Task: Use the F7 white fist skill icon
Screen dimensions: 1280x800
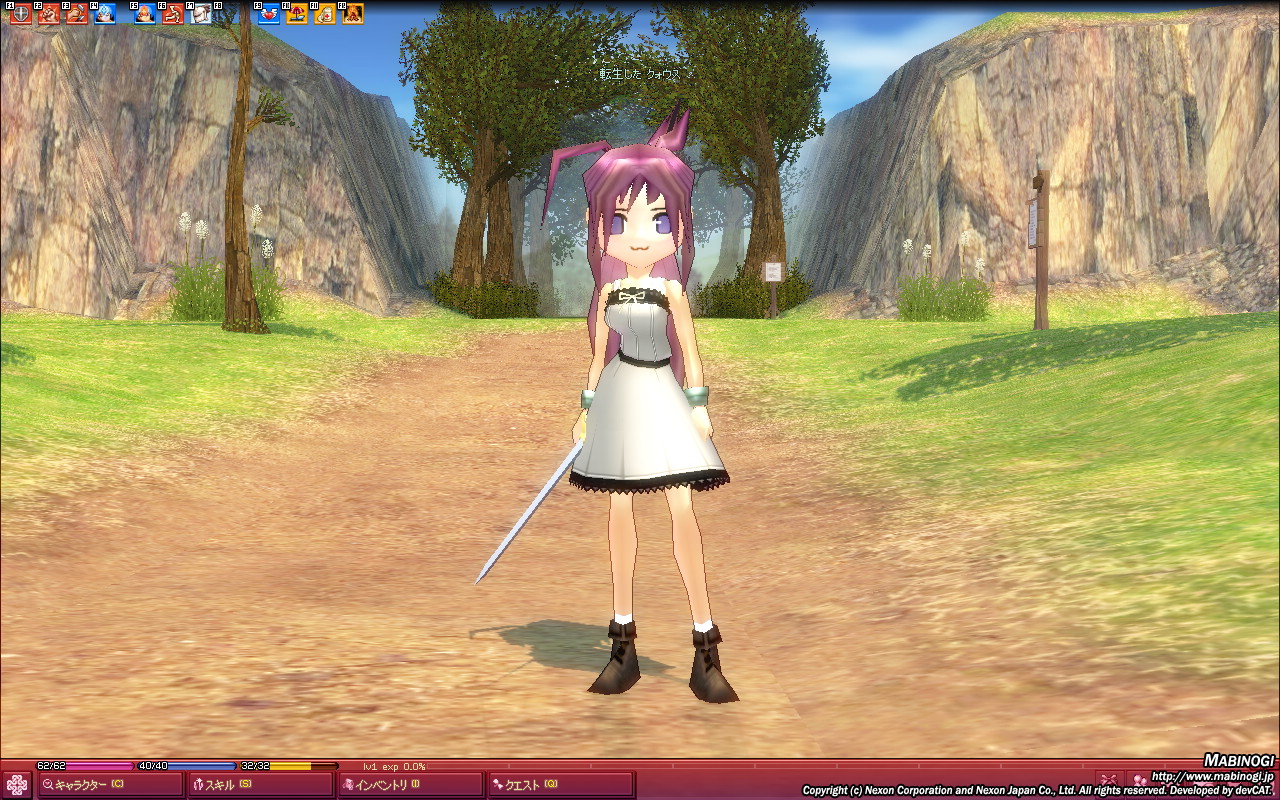Action: 201,14
